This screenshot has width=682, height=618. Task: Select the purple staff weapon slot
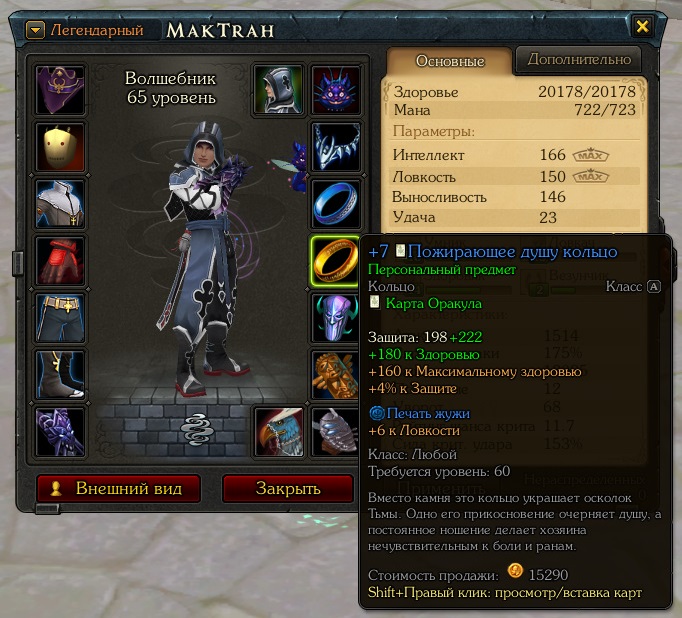(60, 432)
